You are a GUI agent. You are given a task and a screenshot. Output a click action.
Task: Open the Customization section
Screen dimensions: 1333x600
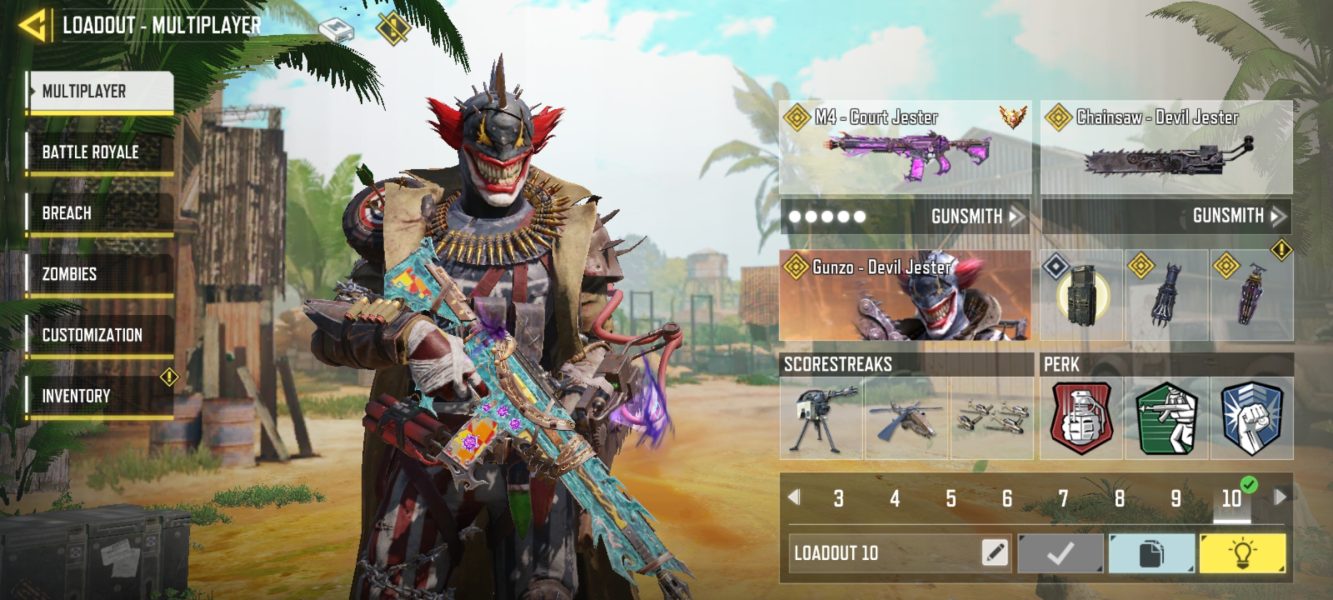99,336
